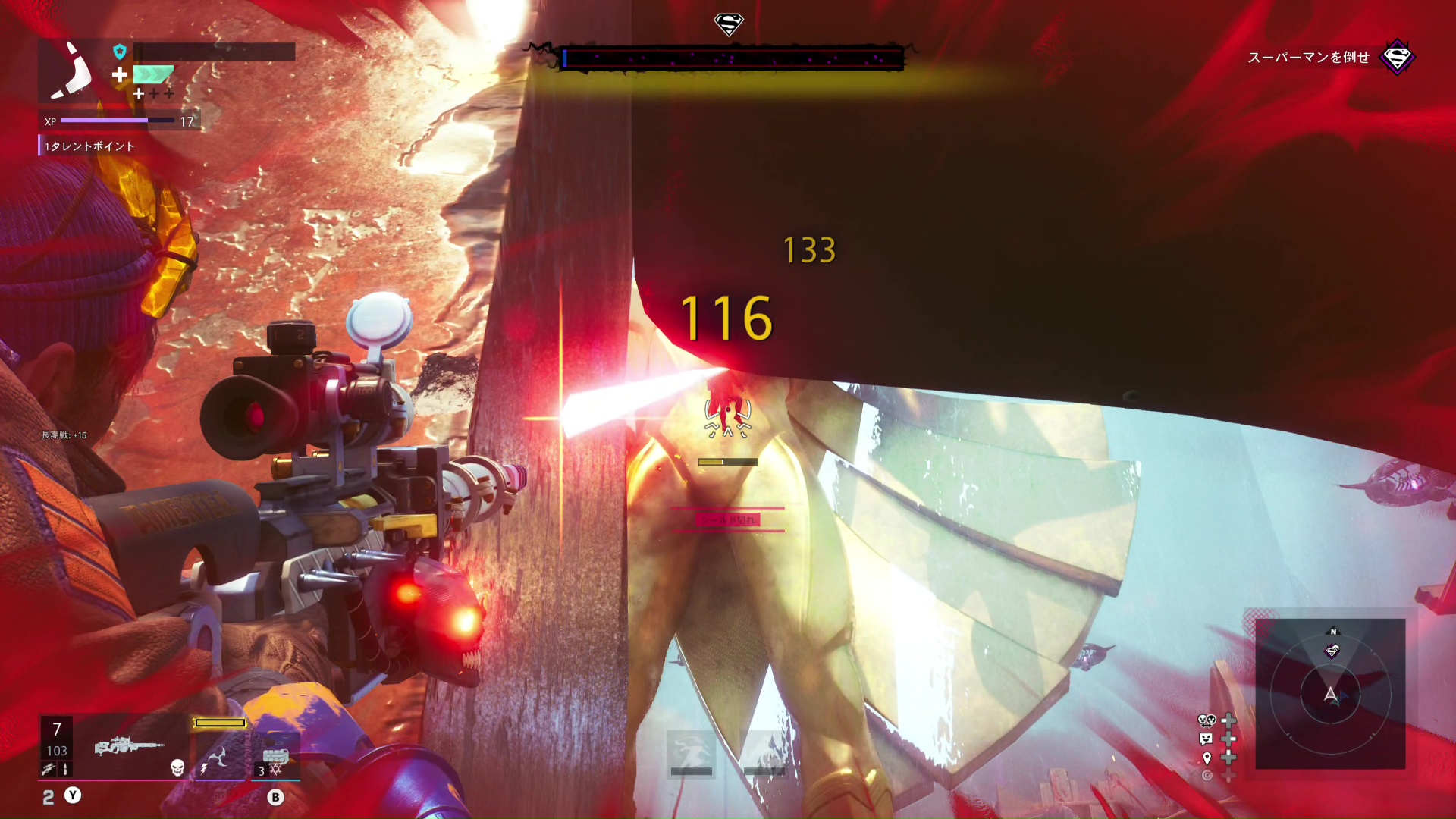Select the boomerang character portrait
The width and height of the screenshot is (1456, 819).
(71, 72)
